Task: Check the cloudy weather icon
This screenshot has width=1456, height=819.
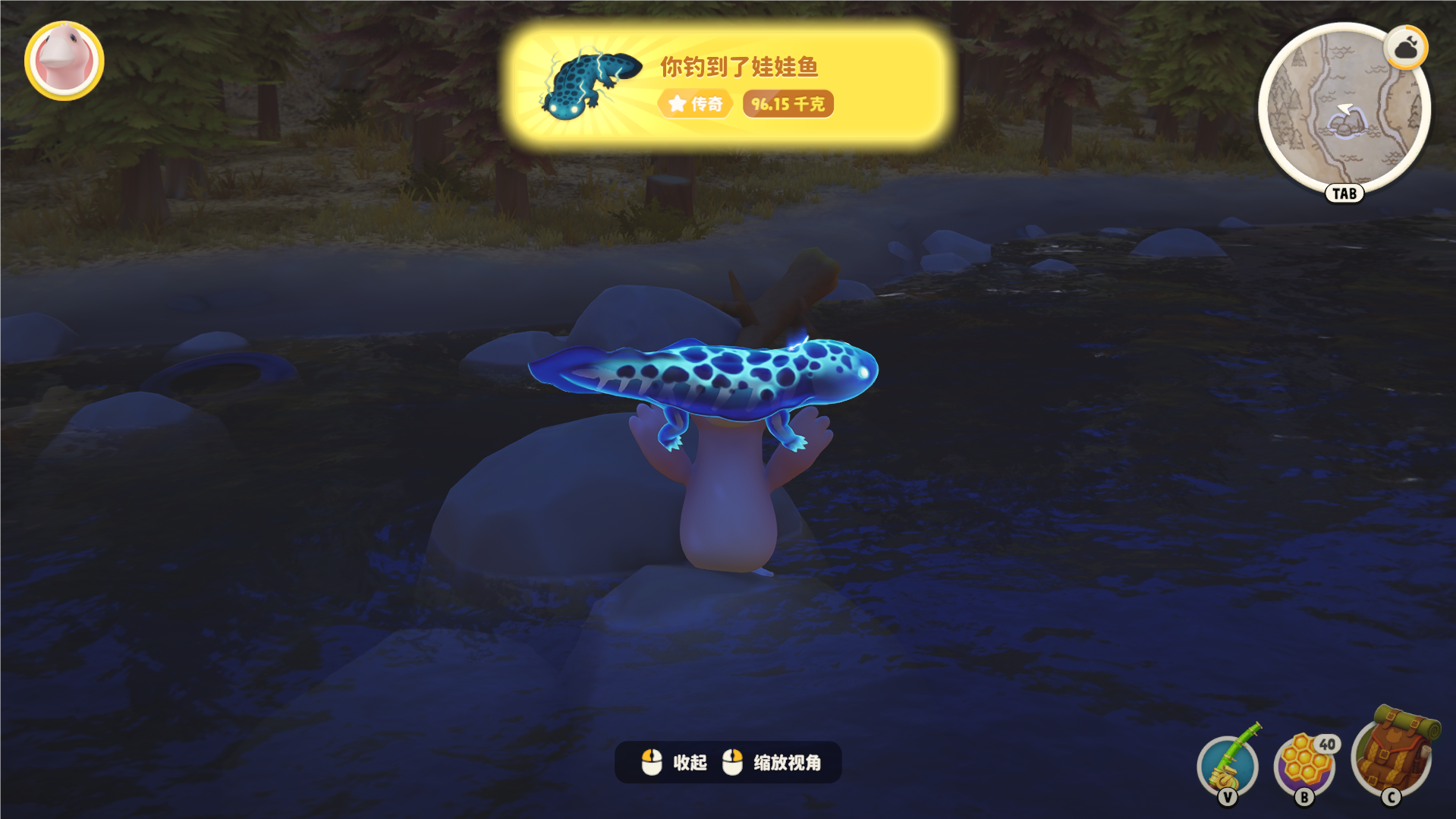Action: click(1406, 49)
